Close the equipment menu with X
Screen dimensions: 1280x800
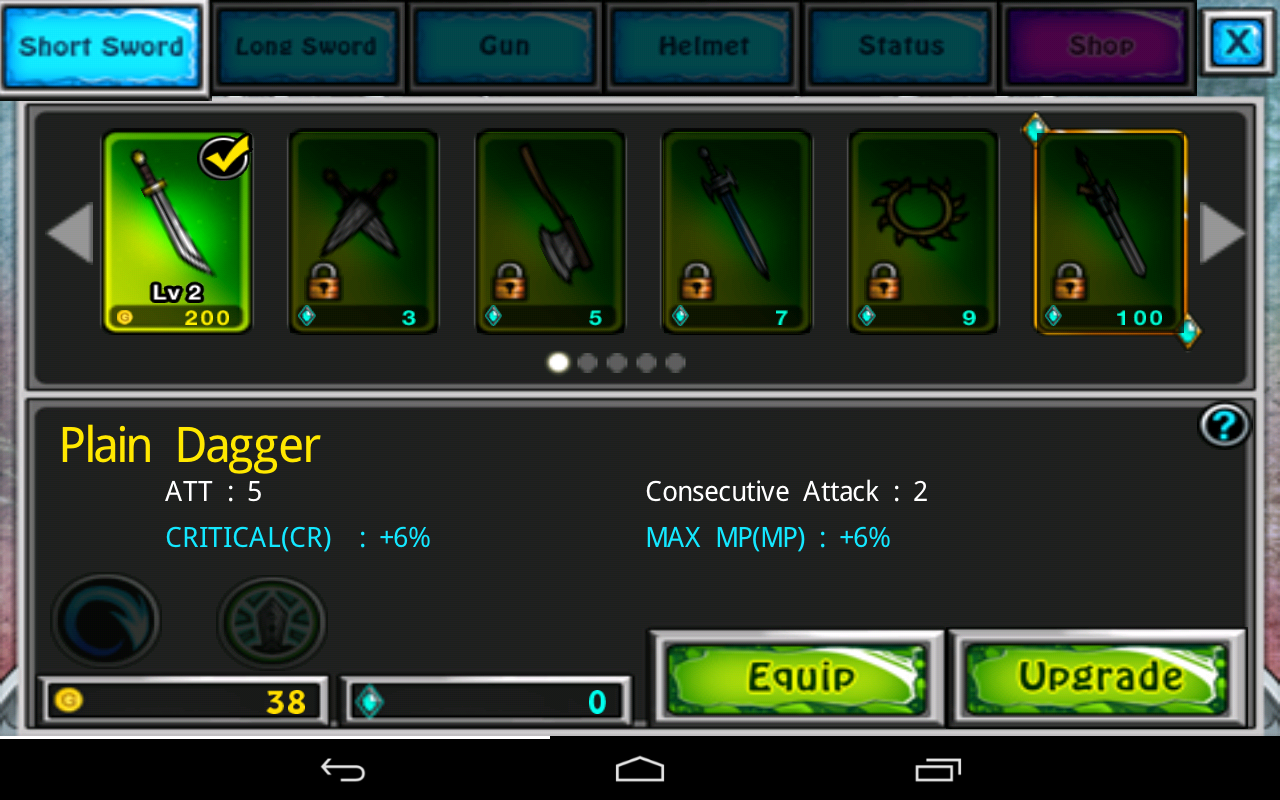1237,42
